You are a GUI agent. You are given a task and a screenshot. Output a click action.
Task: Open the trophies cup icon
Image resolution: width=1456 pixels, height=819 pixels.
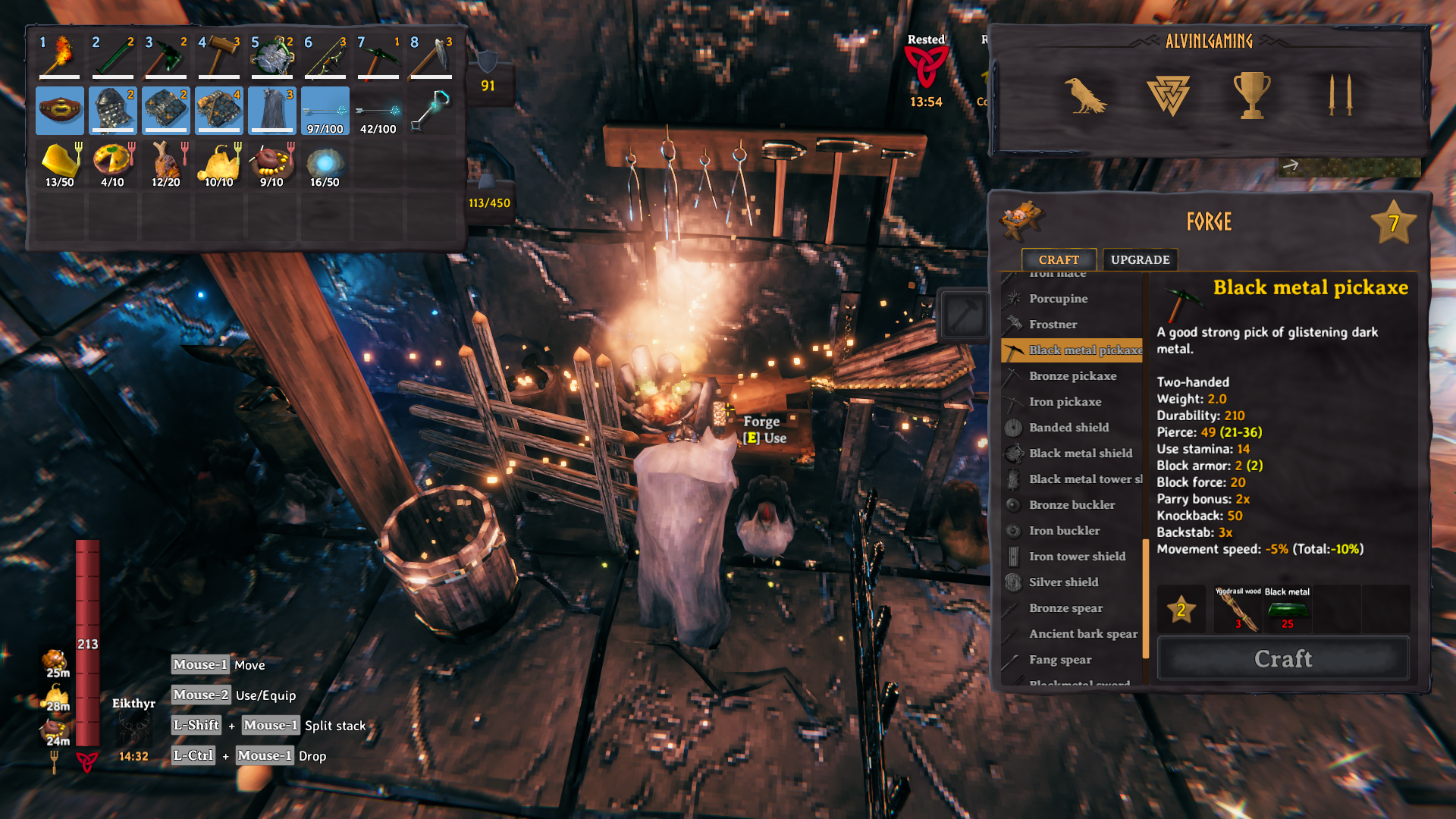coord(1251,96)
